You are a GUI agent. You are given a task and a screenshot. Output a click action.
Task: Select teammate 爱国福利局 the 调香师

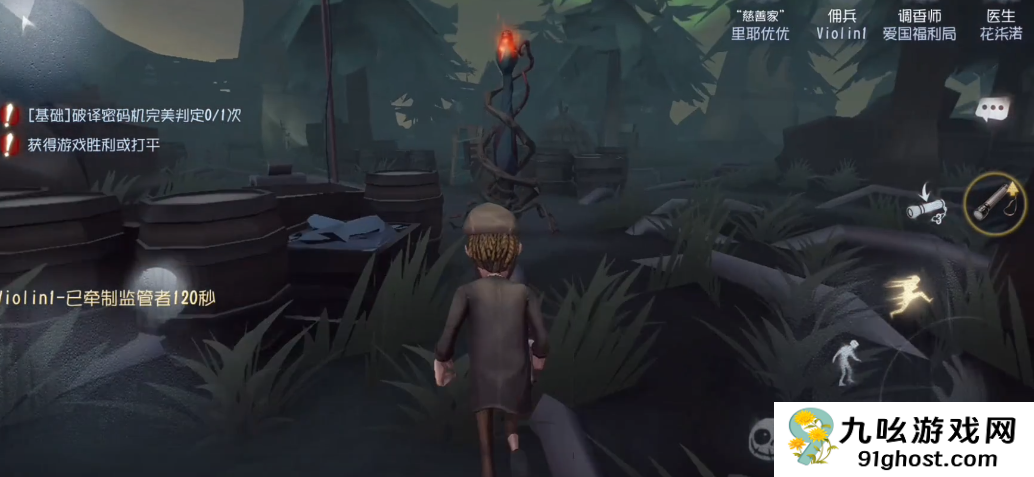click(919, 25)
